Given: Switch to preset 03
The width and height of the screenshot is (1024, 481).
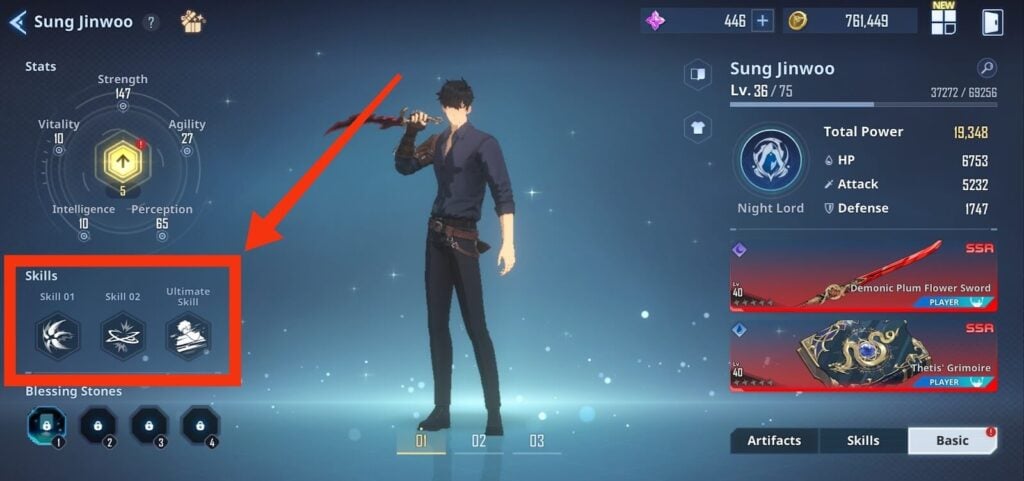Looking at the screenshot, I should coord(537,441).
